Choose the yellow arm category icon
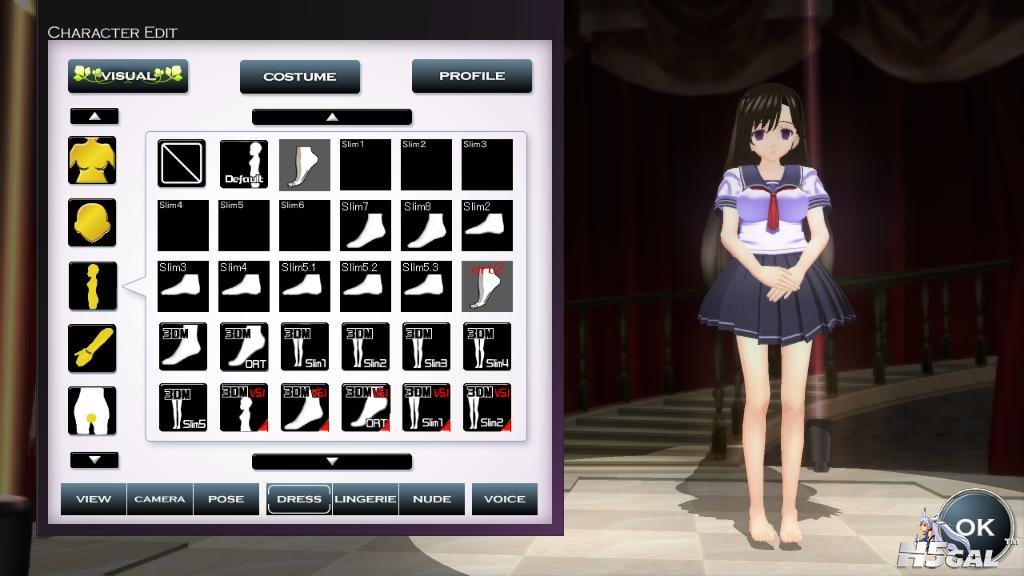Image resolution: width=1024 pixels, height=576 pixels. (92, 348)
